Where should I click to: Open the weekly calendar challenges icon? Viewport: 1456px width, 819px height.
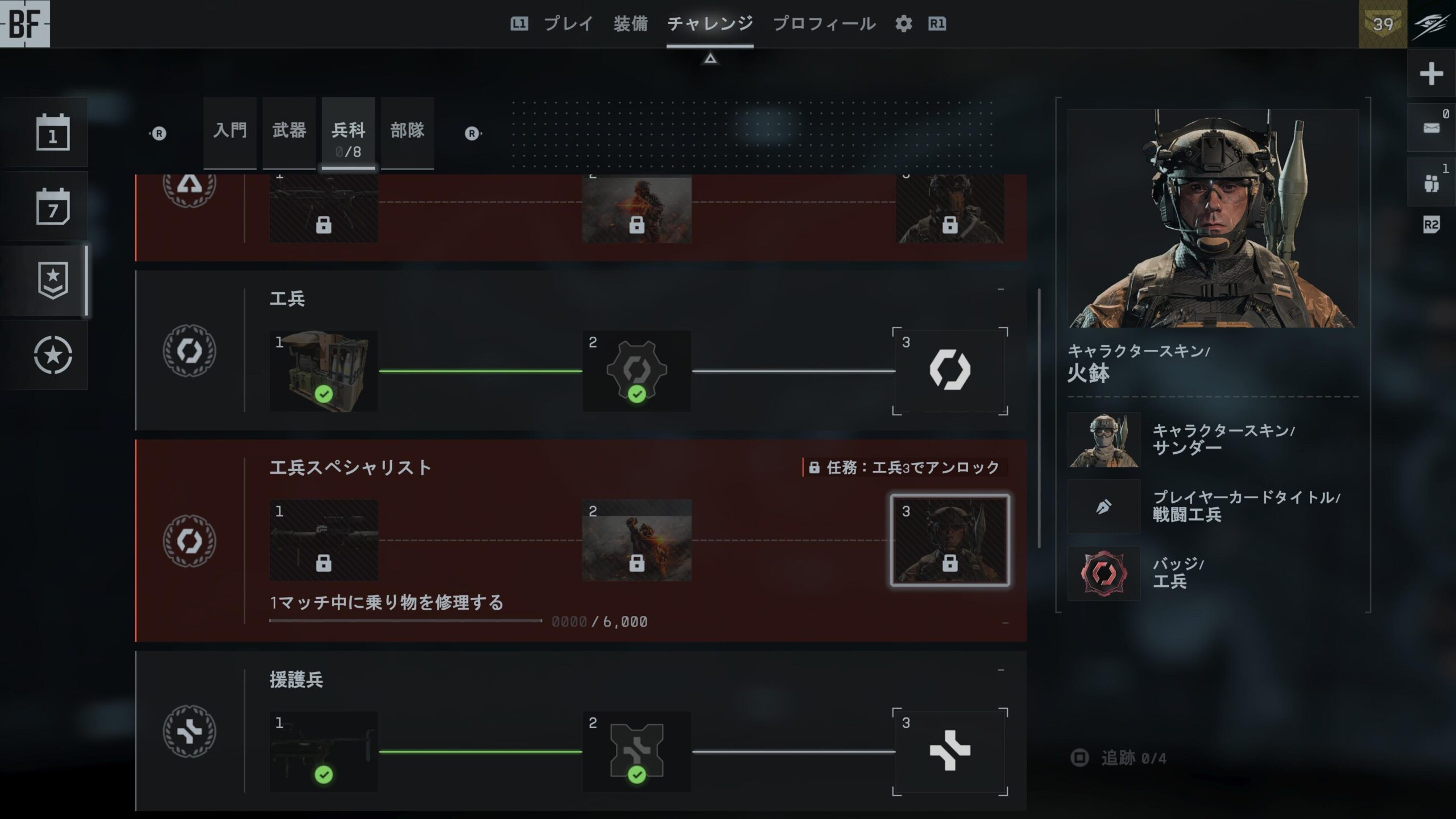point(53,206)
